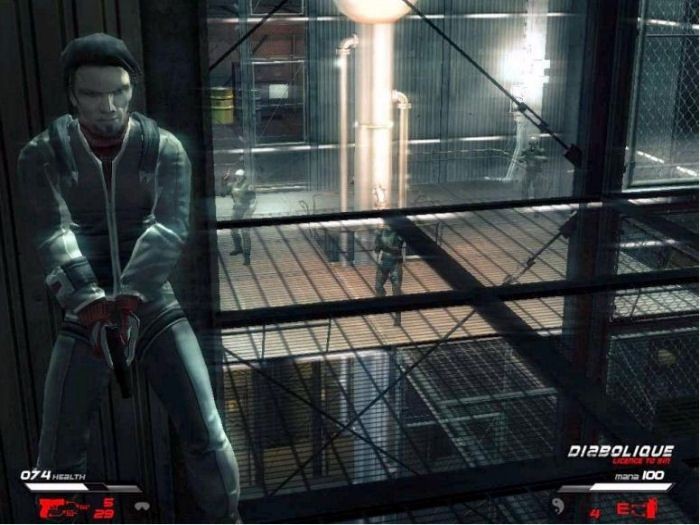The width and height of the screenshot is (700, 525).
Task: Select the red secondary item icon
Action: [635, 509]
